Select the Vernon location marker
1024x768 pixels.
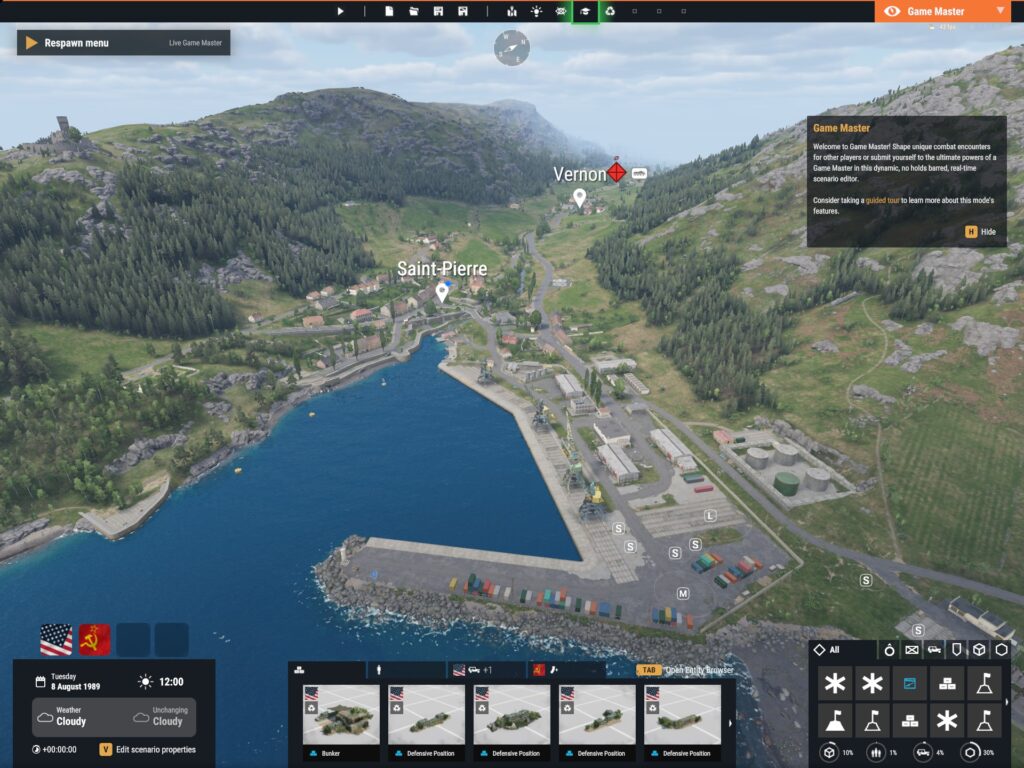click(x=579, y=197)
